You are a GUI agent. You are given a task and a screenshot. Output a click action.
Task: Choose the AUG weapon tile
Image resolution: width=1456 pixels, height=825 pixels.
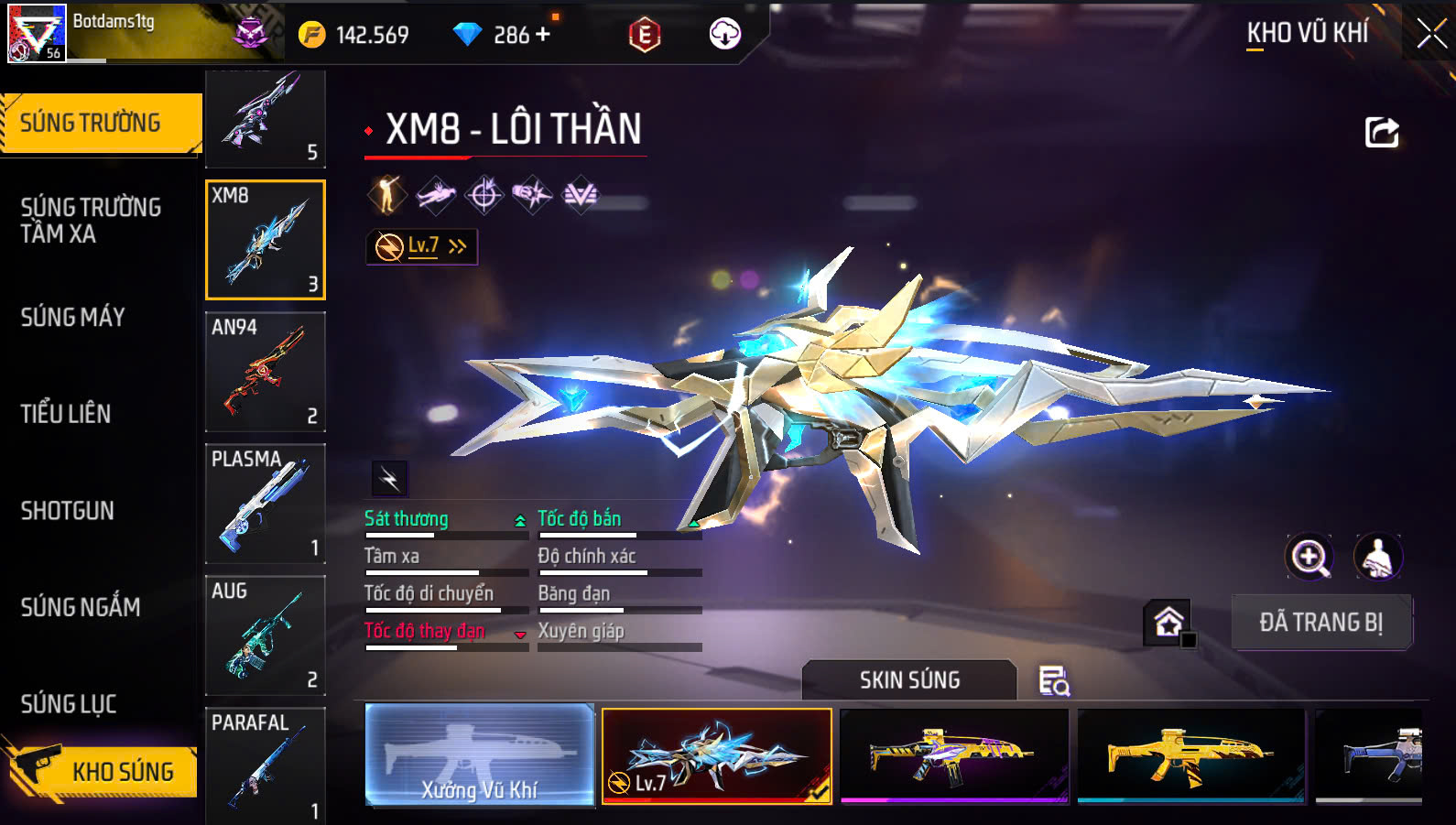266,635
